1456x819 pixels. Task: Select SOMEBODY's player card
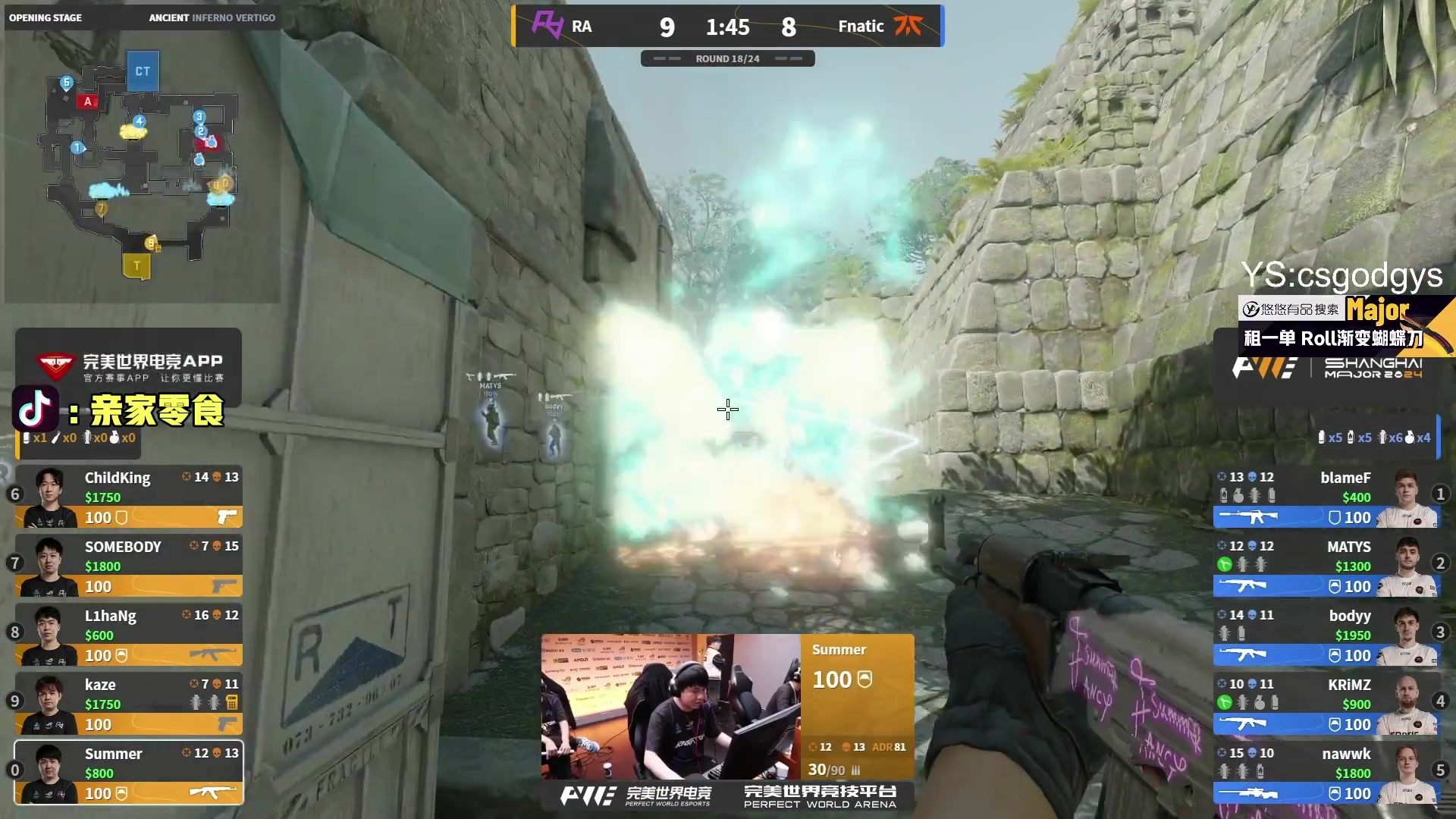coord(129,566)
